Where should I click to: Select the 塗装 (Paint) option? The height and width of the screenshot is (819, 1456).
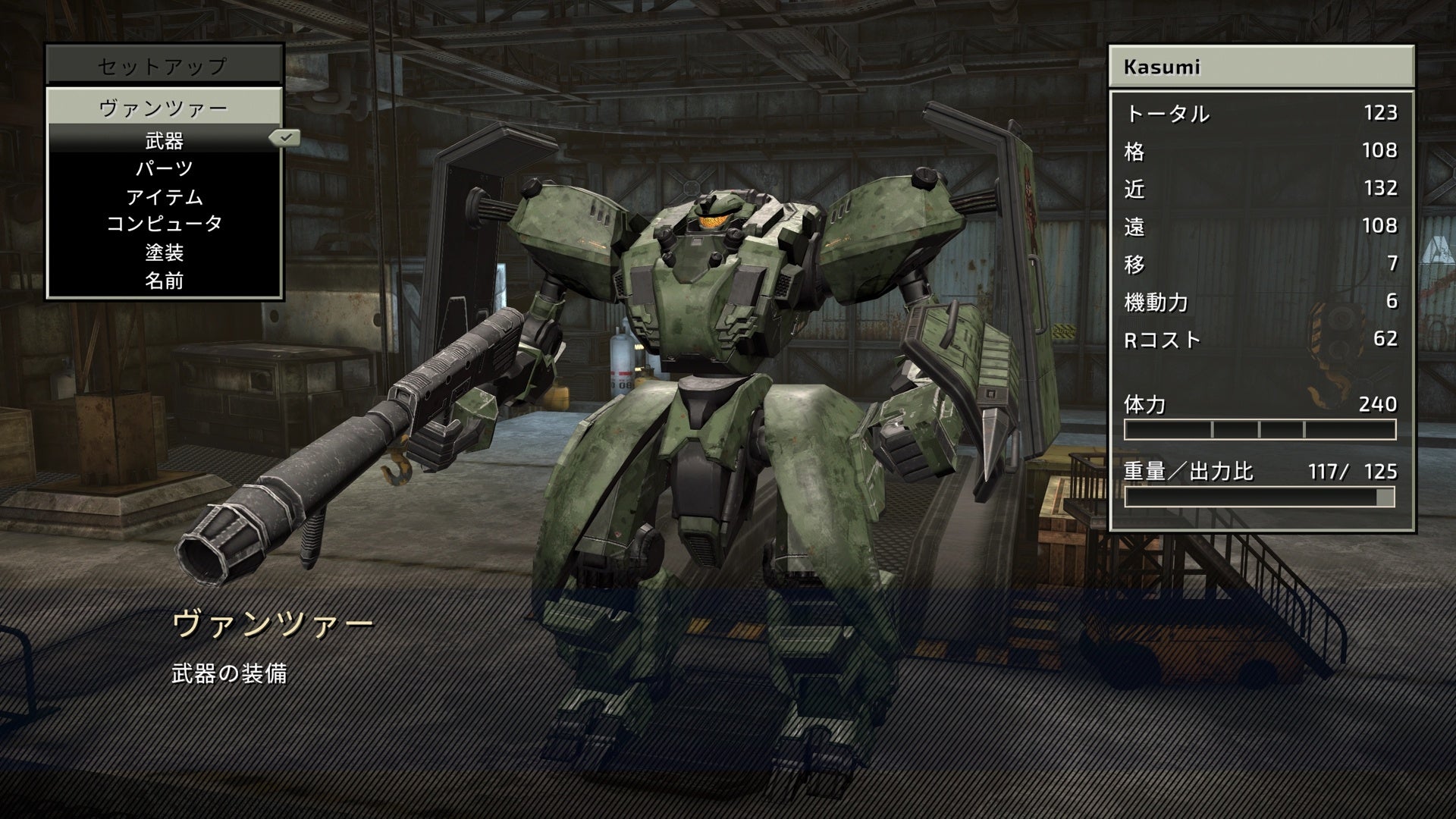(x=165, y=252)
